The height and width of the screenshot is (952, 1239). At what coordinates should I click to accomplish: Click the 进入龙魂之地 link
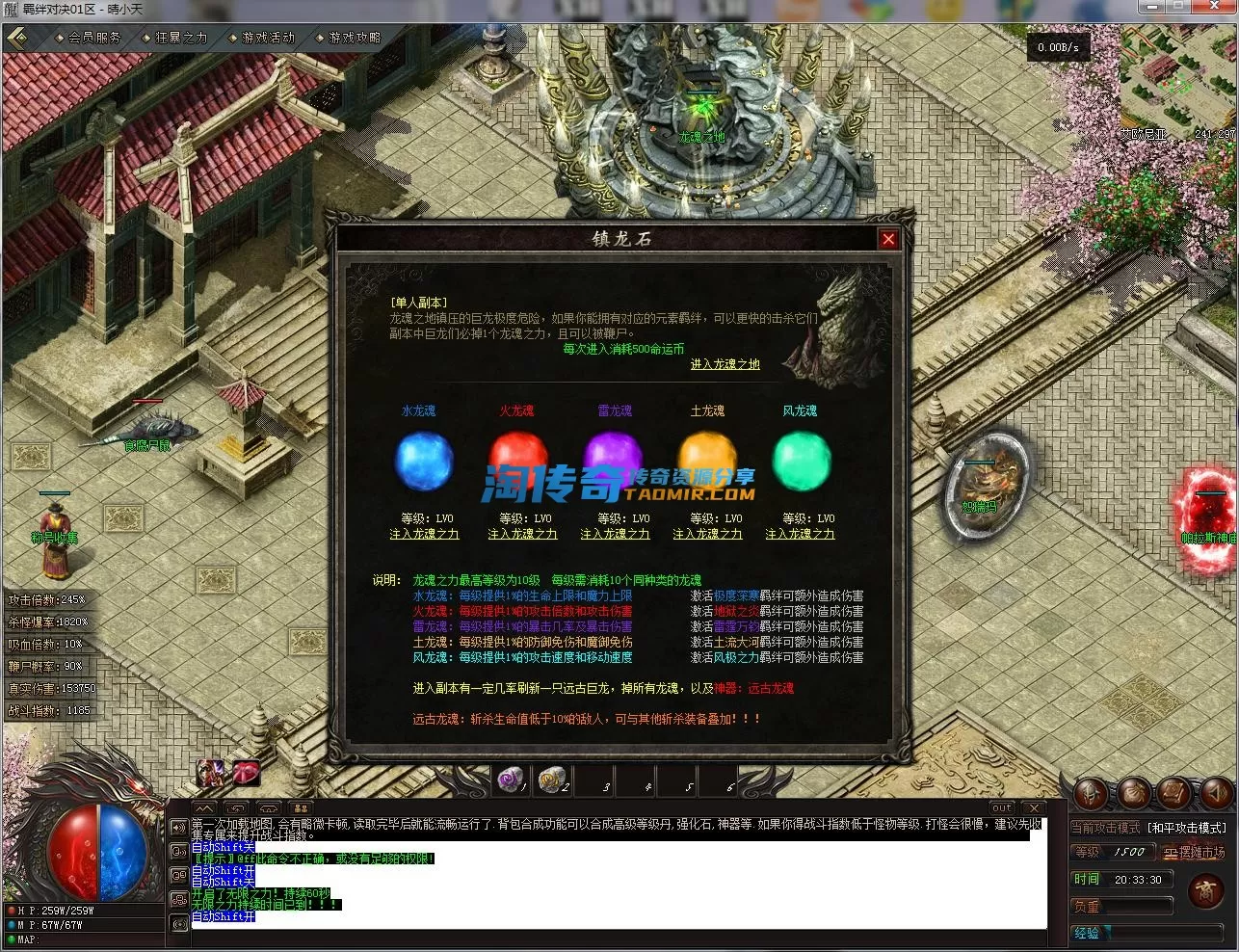coord(725,364)
